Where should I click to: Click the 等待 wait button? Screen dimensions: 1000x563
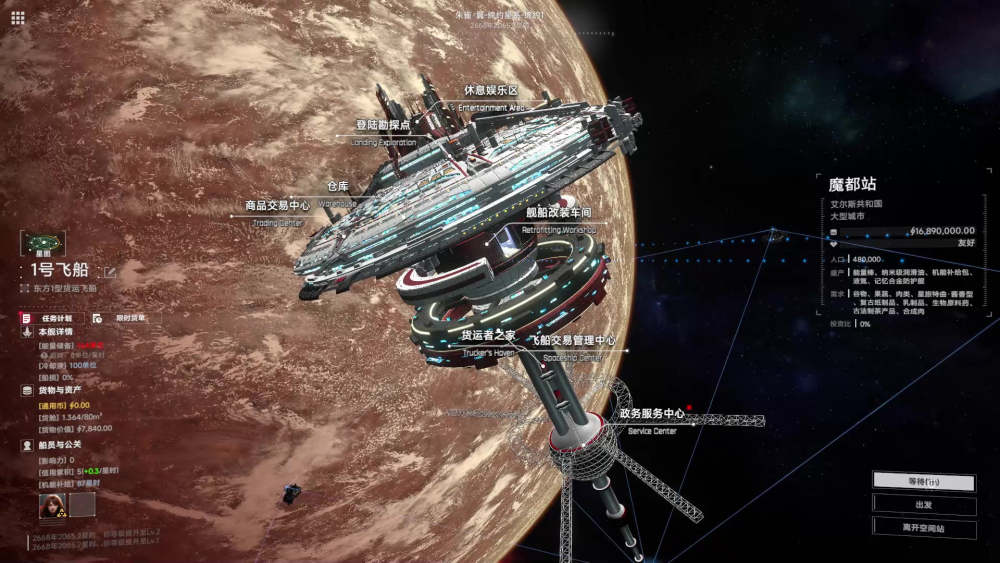tap(924, 481)
